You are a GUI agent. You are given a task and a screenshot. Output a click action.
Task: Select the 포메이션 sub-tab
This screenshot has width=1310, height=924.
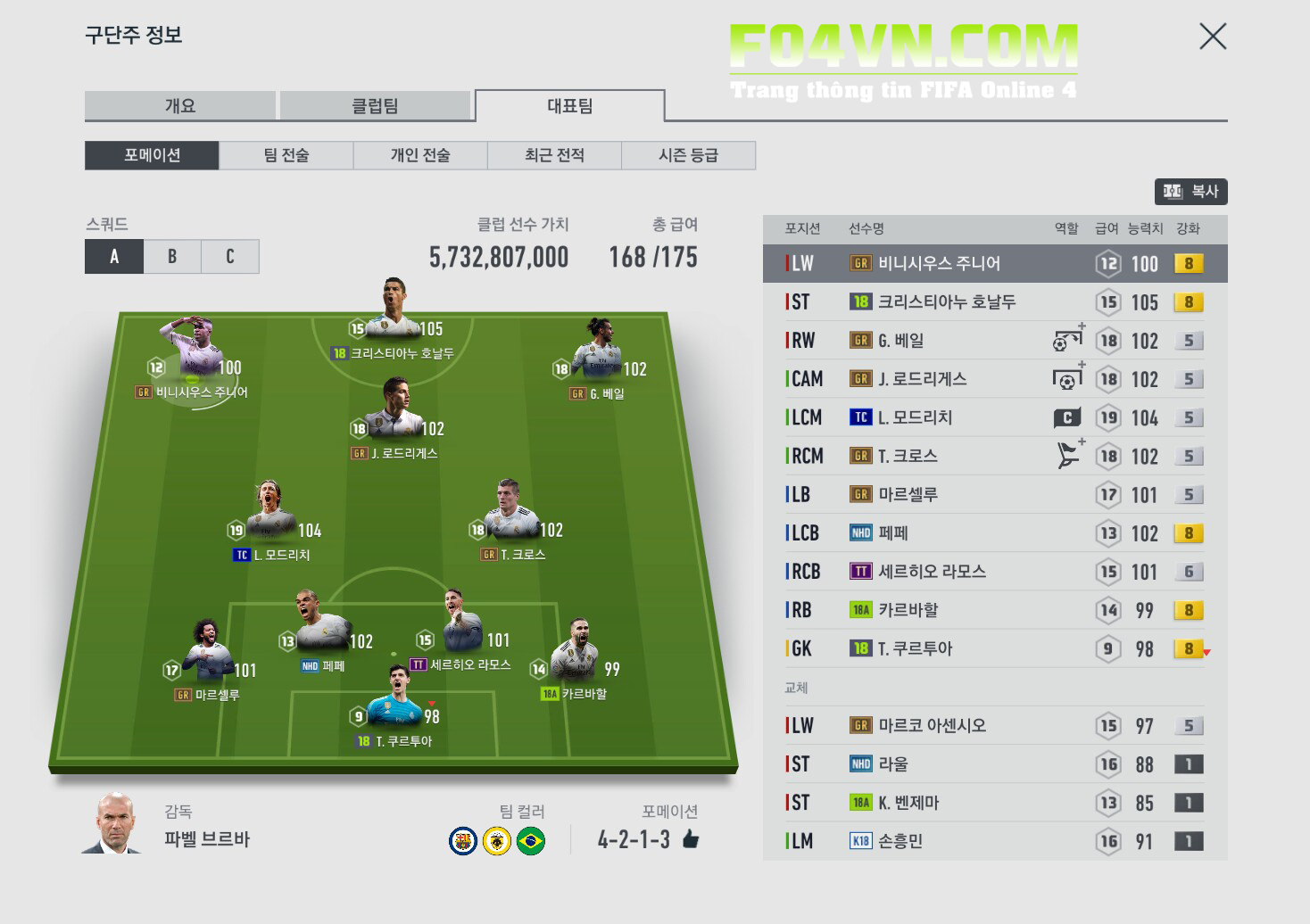(x=152, y=155)
